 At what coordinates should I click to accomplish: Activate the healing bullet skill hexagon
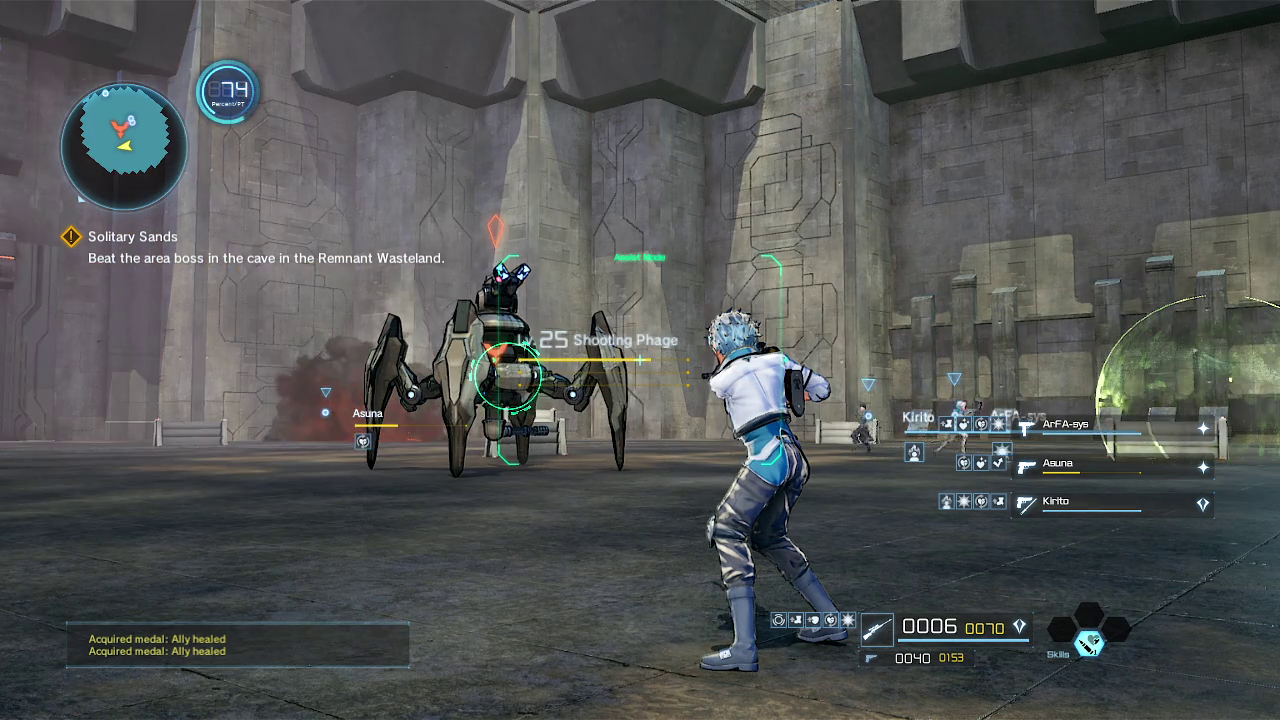tap(1088, 641)
